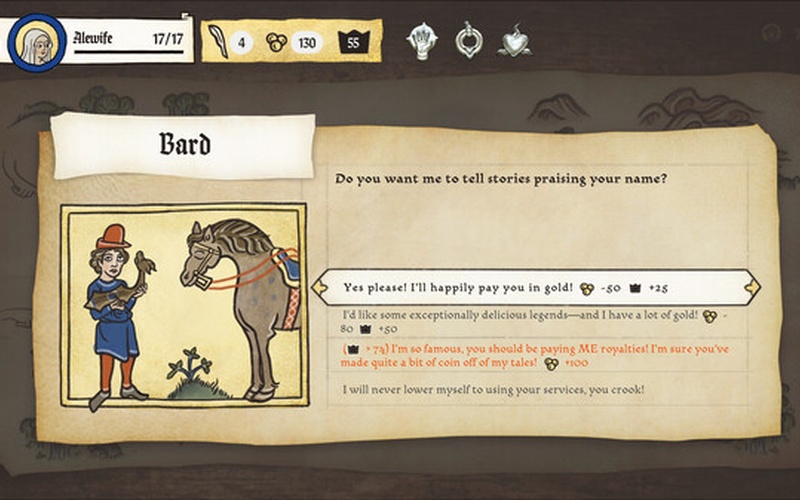The height and width of the screenshot is (500, 800).
Task: Click the winged silver heart icon
Action: pos(515,41)
